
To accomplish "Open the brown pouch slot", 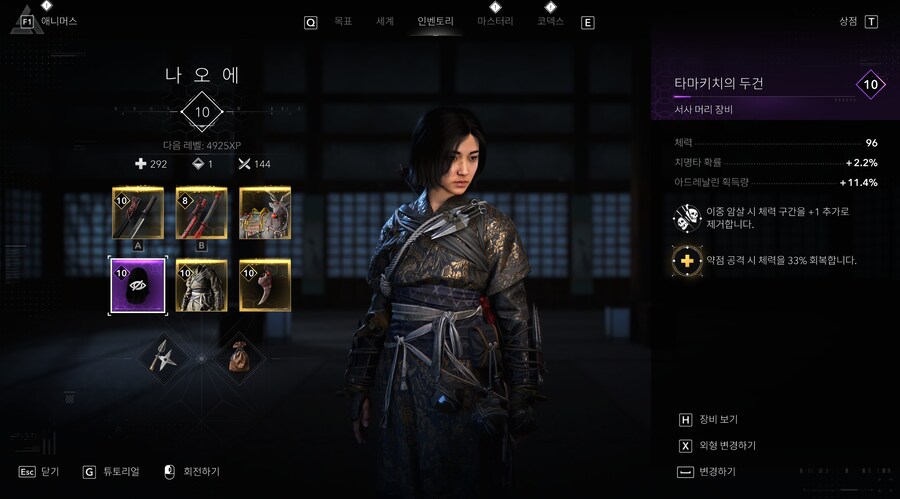I will 237,353.
